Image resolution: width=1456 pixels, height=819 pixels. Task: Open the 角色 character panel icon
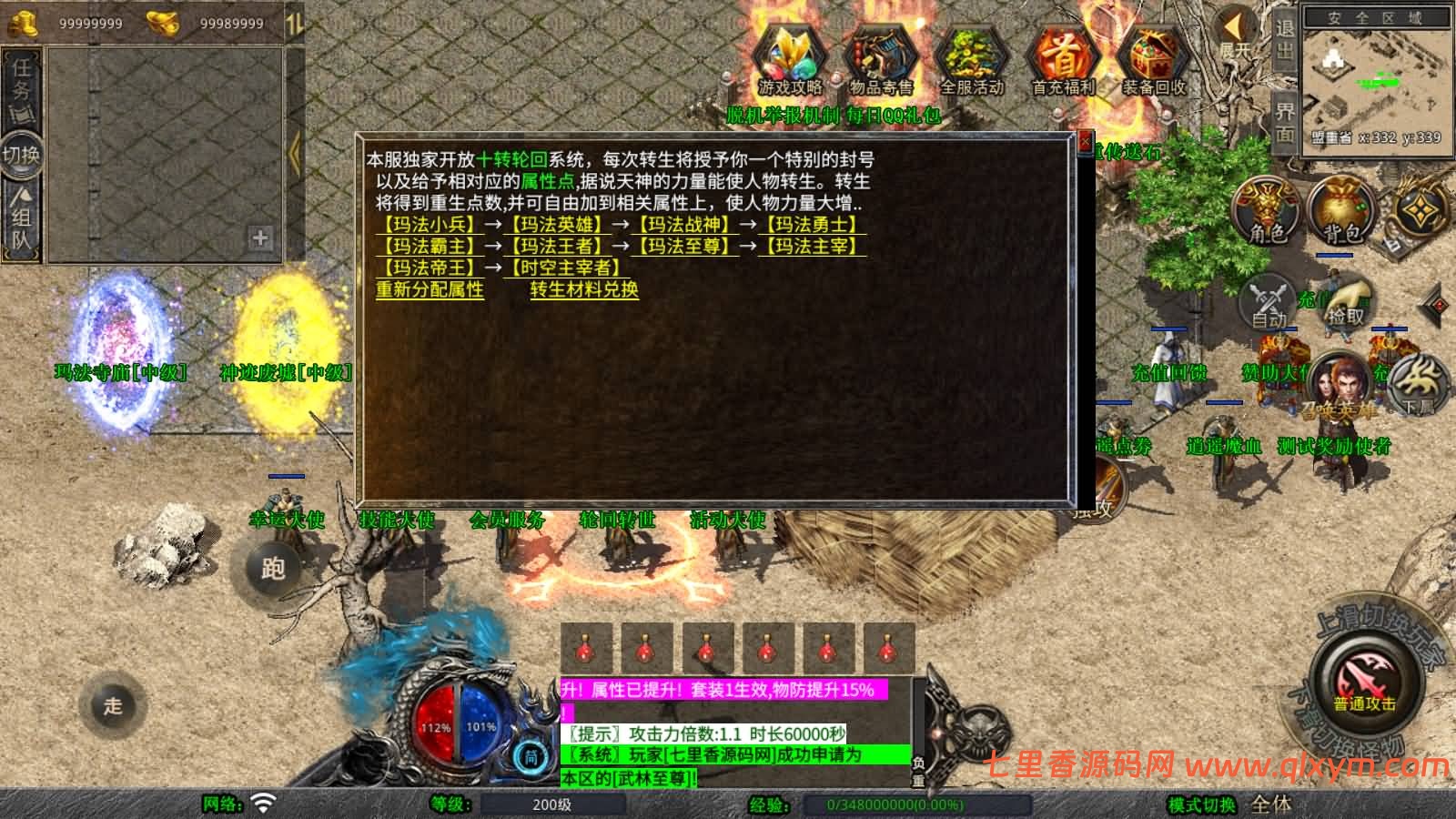(1268, 209)
